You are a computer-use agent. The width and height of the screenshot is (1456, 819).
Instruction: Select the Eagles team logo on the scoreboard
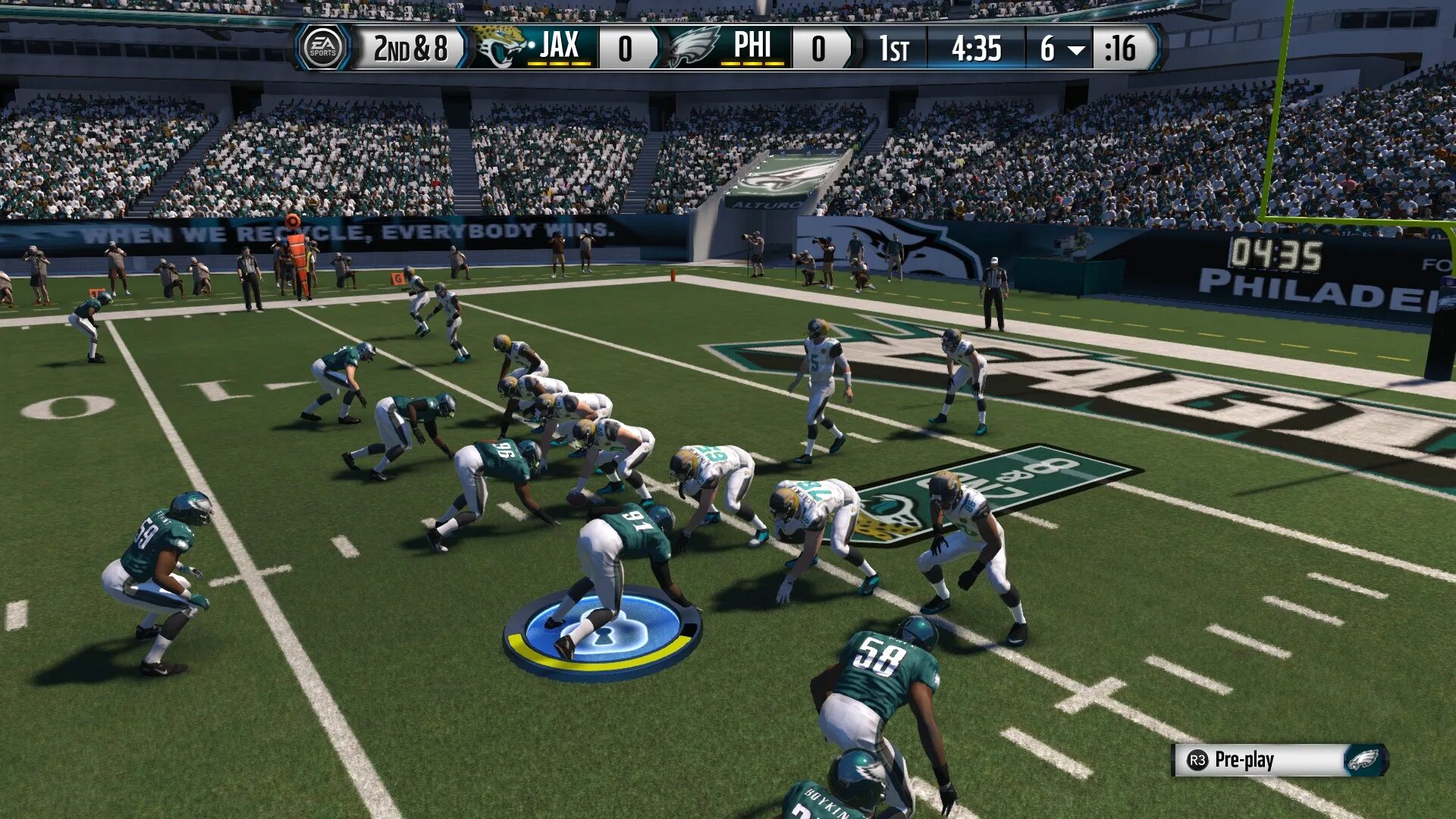(692, 47)
